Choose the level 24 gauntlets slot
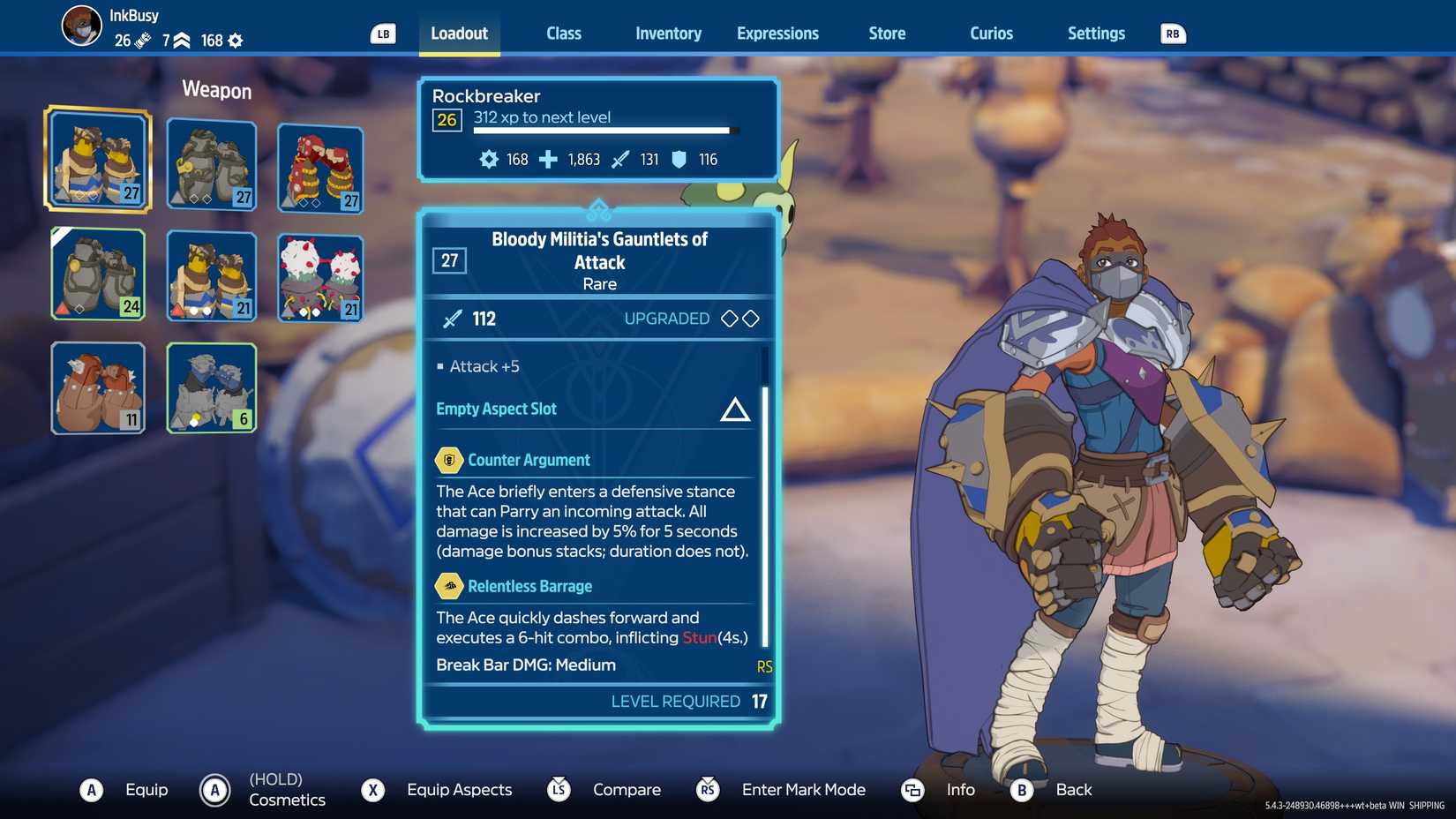This screenshot has height=819, width=1456. point(98,274)
